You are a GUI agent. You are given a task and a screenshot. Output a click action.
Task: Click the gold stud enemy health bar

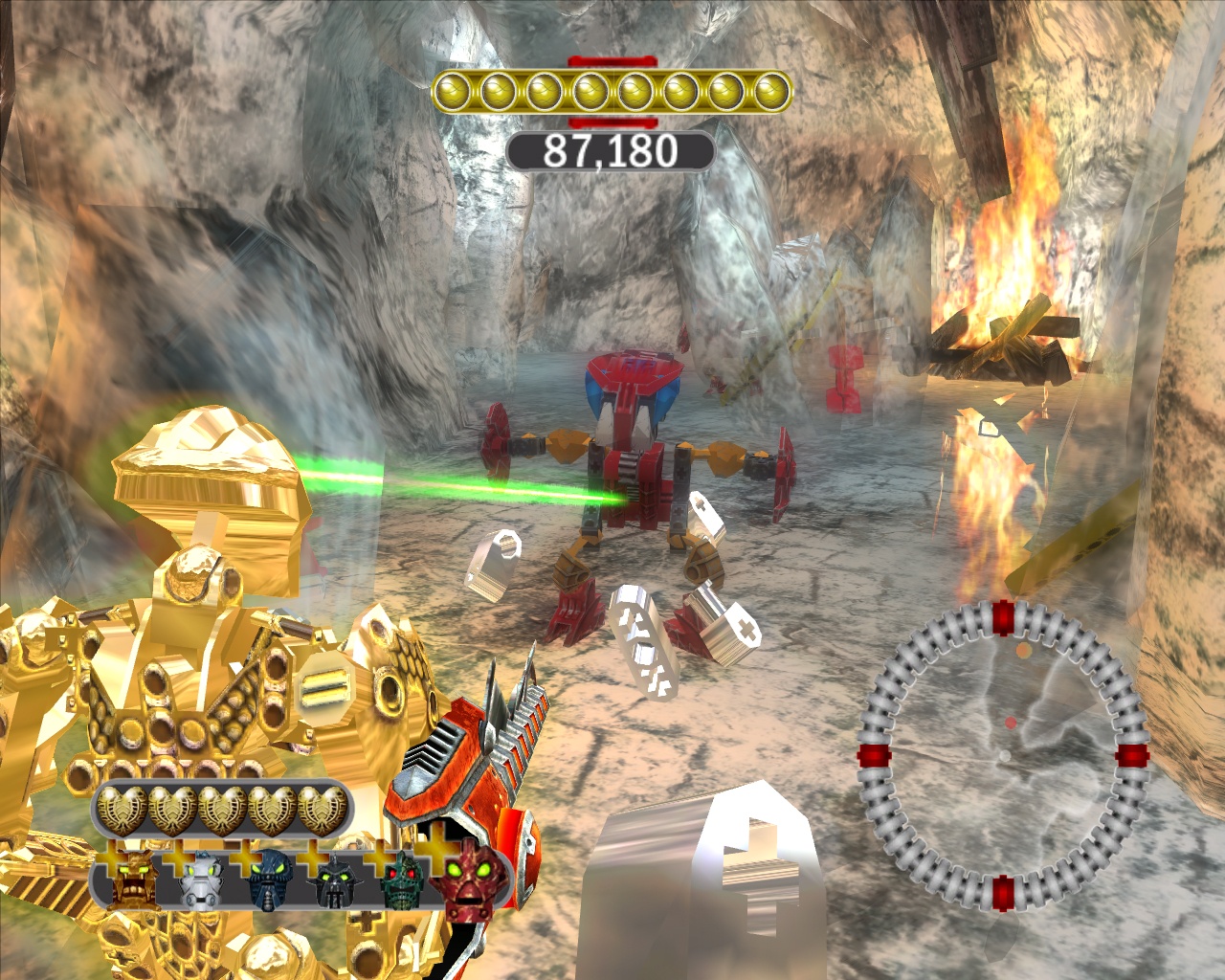612,91
